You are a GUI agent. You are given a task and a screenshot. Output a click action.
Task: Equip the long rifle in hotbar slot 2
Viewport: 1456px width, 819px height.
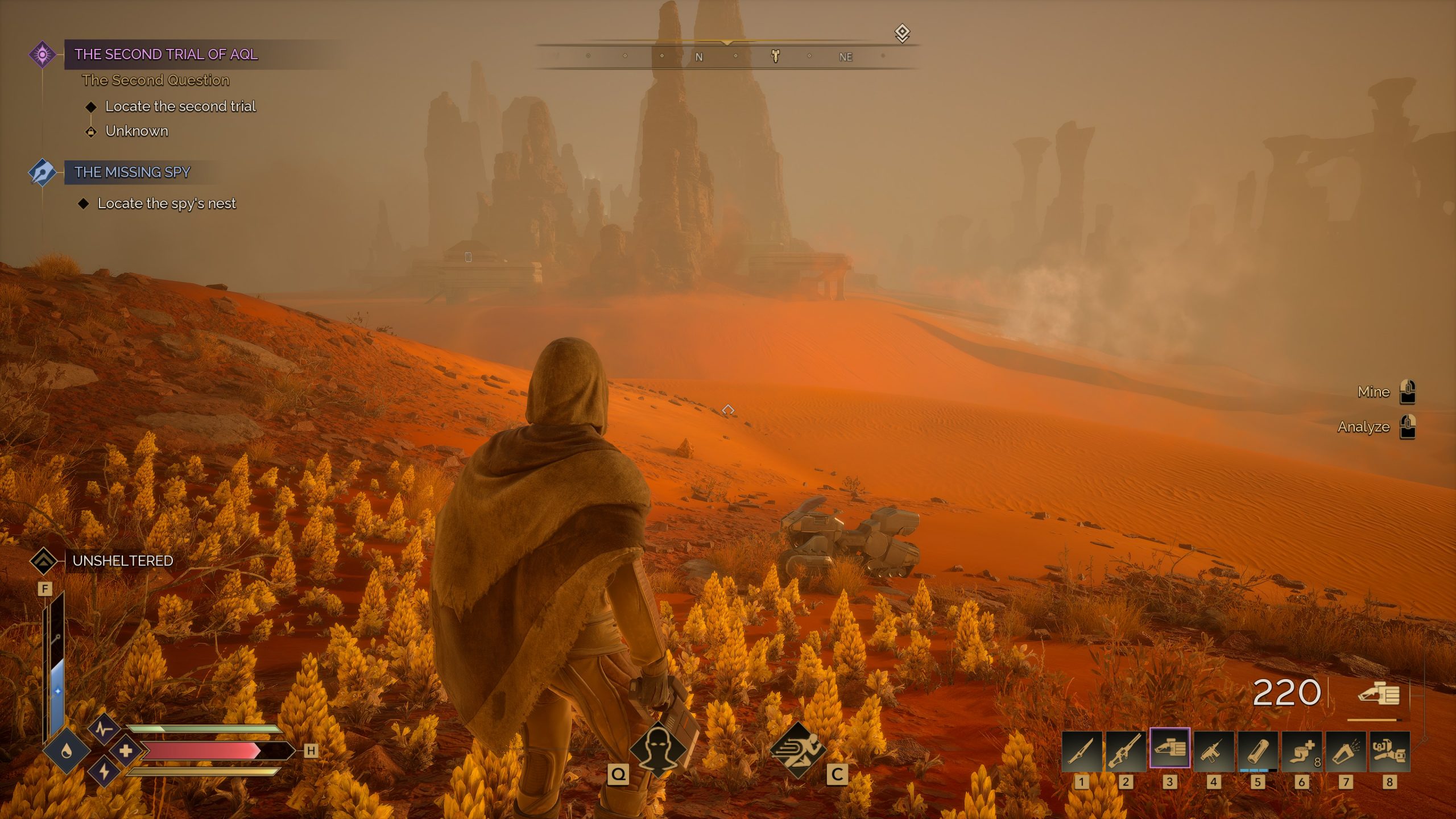pyautogui.click(x=1125, y=751)
